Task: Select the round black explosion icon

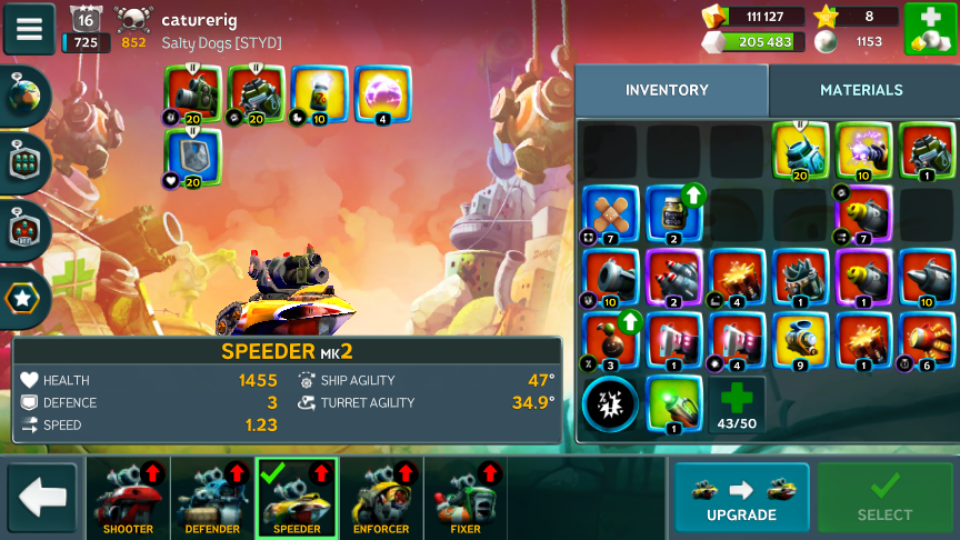Action: click(x=611, y=405)
